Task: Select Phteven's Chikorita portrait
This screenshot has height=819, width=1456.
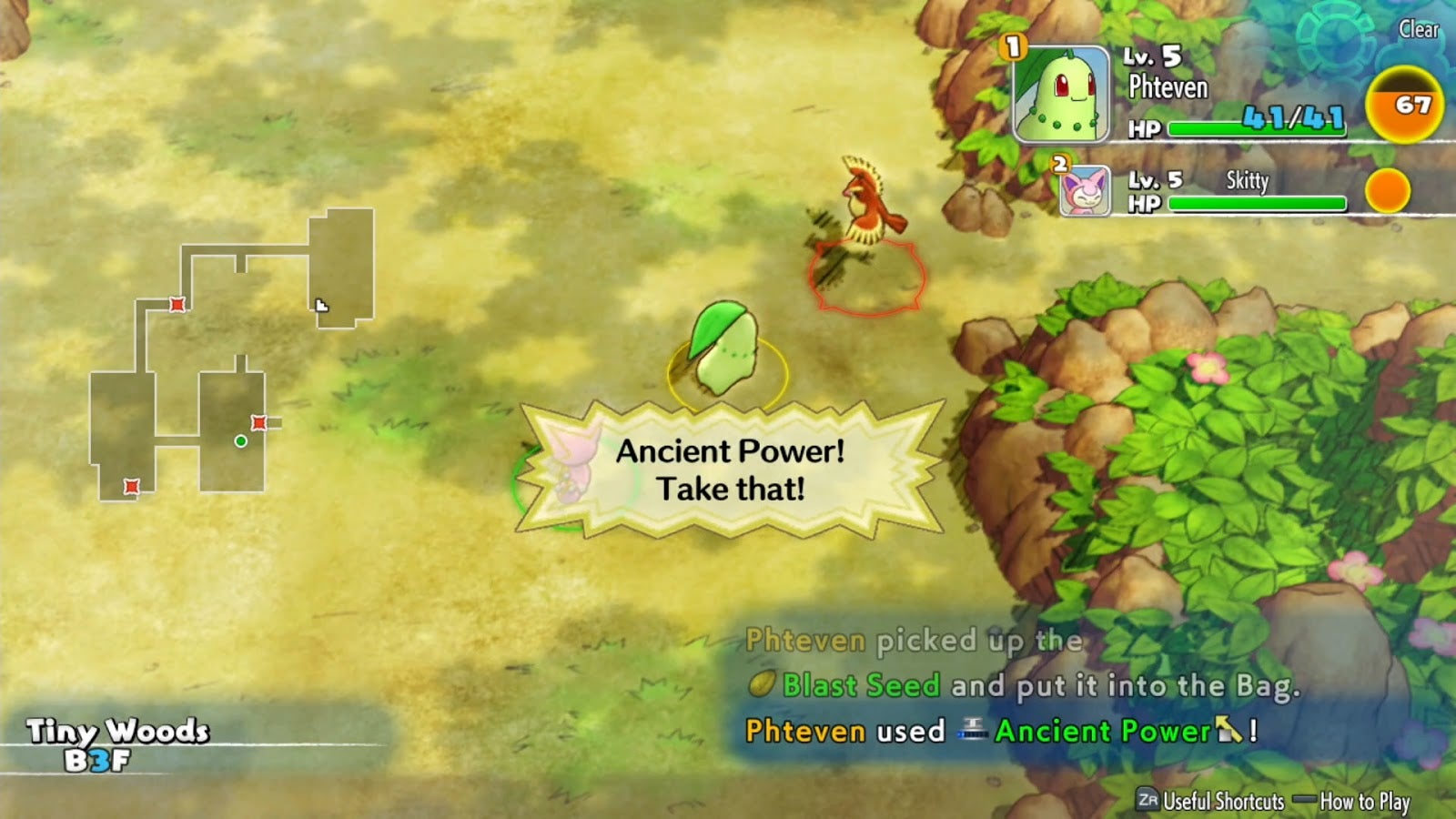Action: pyautogui.click(x=1061, y=95)
